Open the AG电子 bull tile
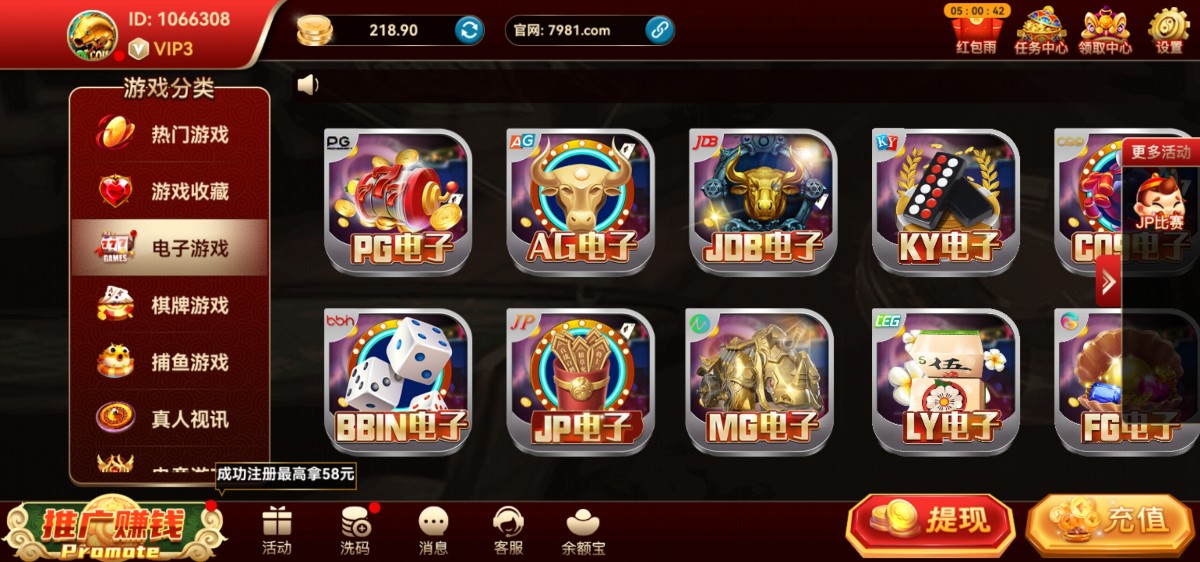Viewport: 1200px width, 562px height. (580, 201)
